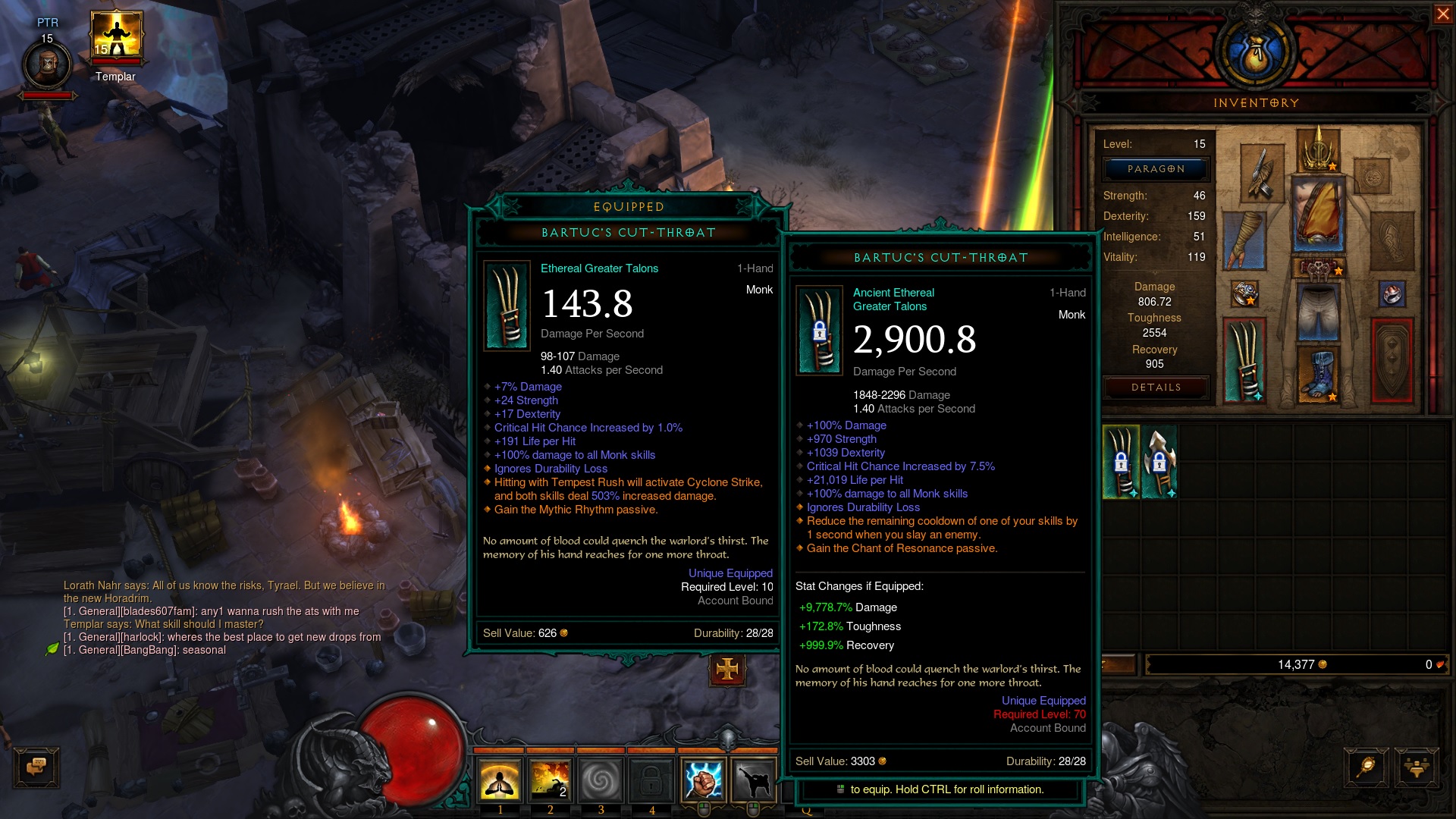
Task: Expand character stats with the Details button
Action: click(x=1155, y=388)
